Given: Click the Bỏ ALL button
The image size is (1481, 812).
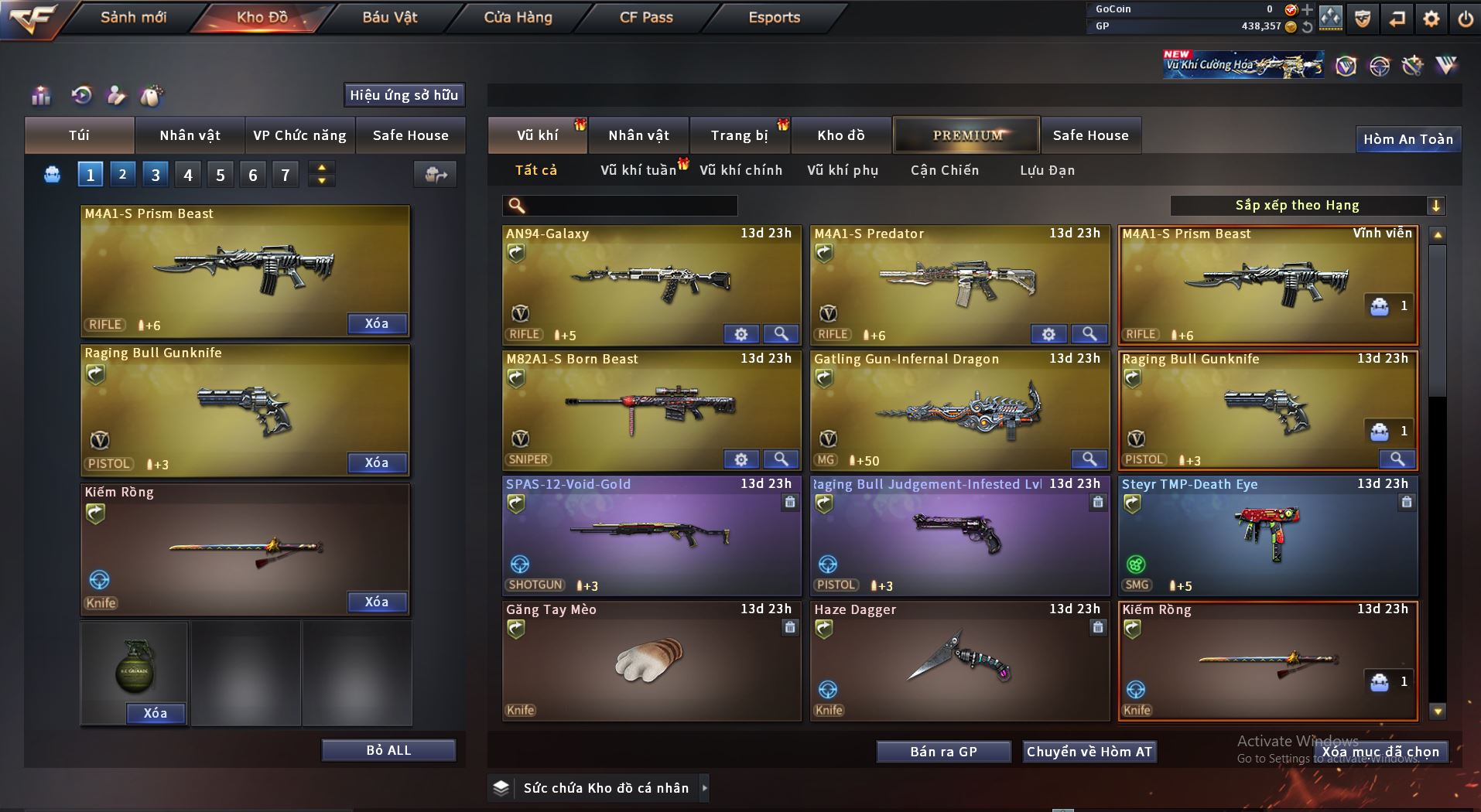Looking at the screenshot, I should pos(388,750).
